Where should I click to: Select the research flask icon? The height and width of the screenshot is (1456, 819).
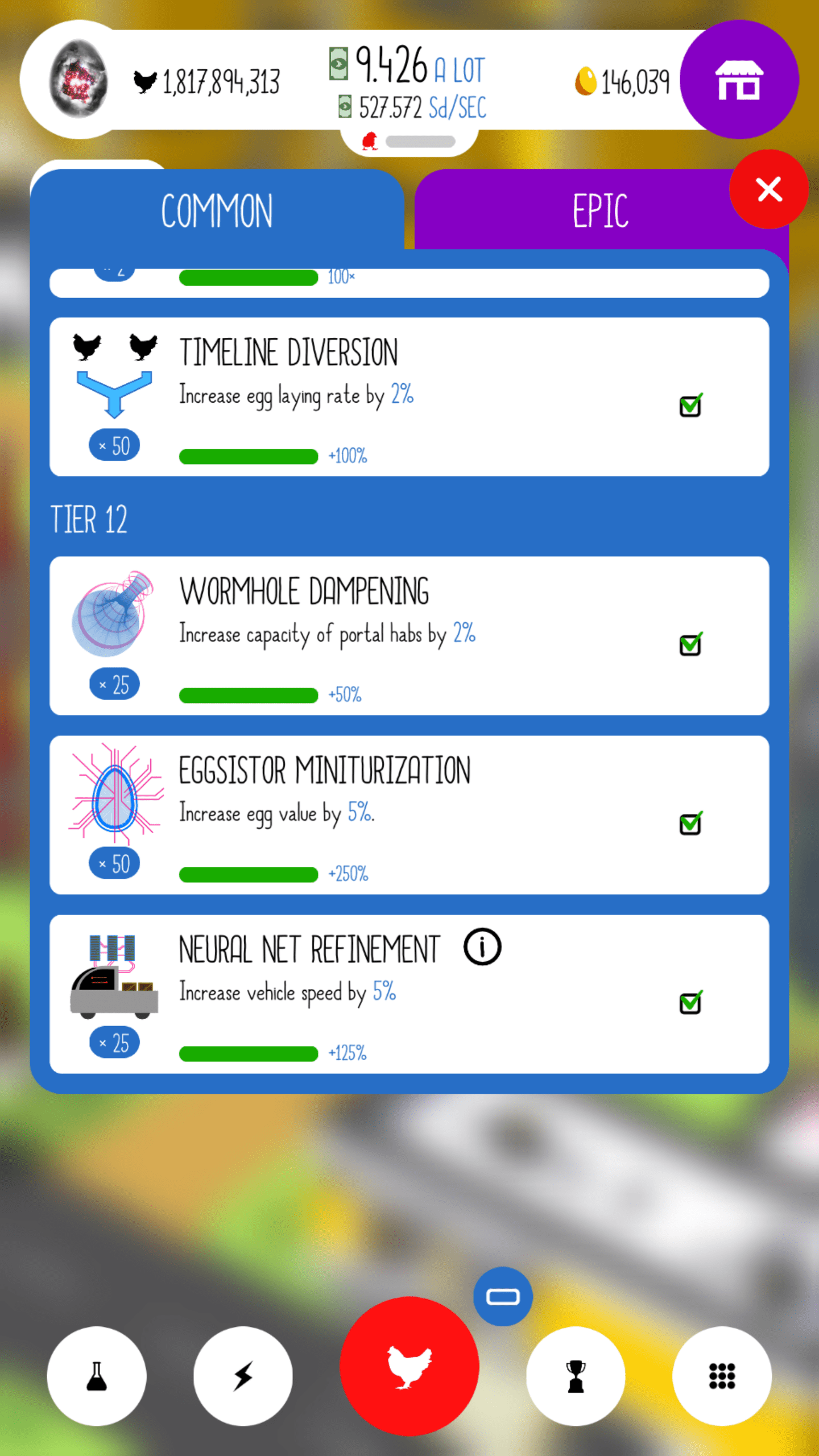point(96,1376)
